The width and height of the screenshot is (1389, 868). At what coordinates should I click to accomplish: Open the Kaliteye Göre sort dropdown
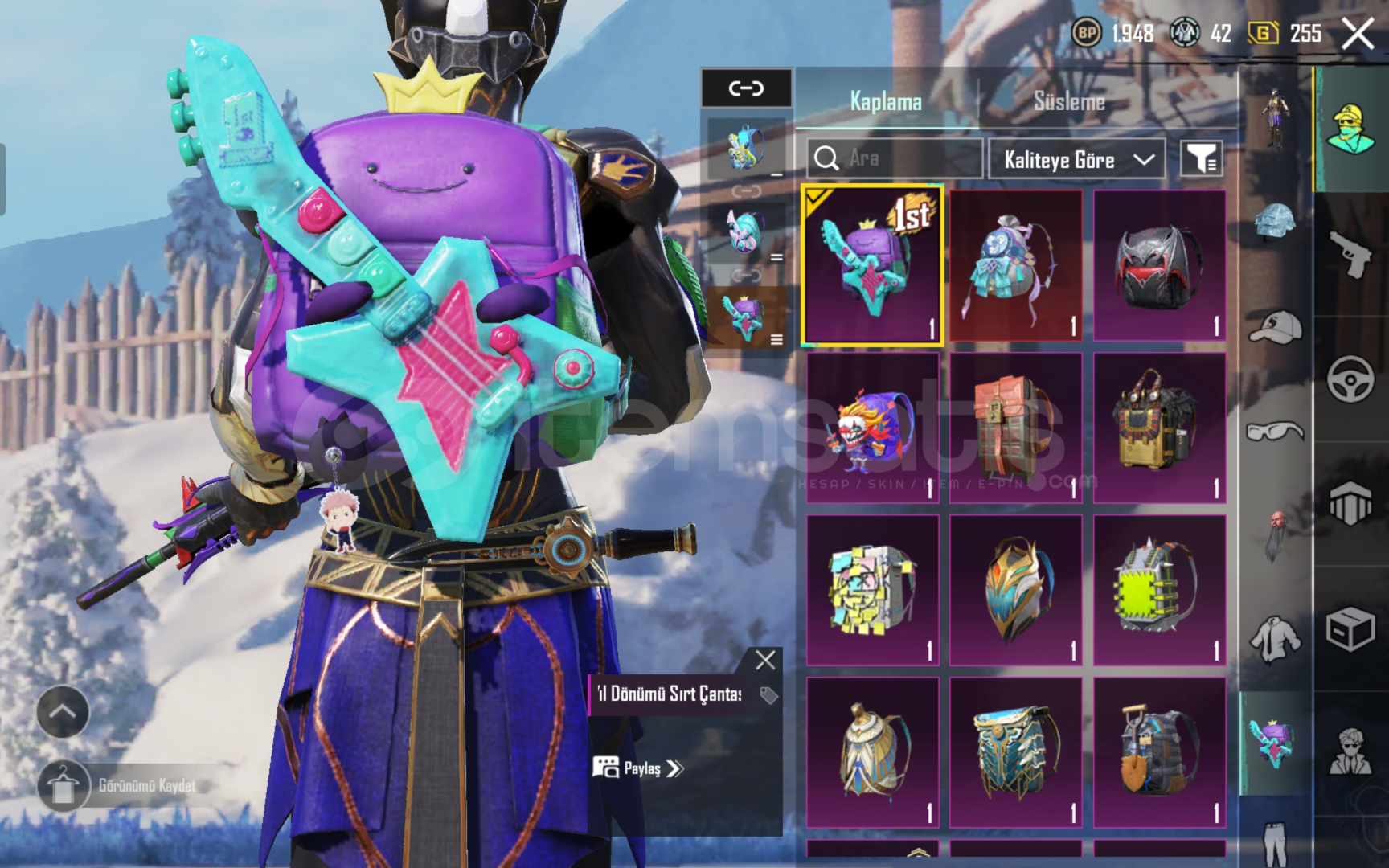click(1077, 160)
